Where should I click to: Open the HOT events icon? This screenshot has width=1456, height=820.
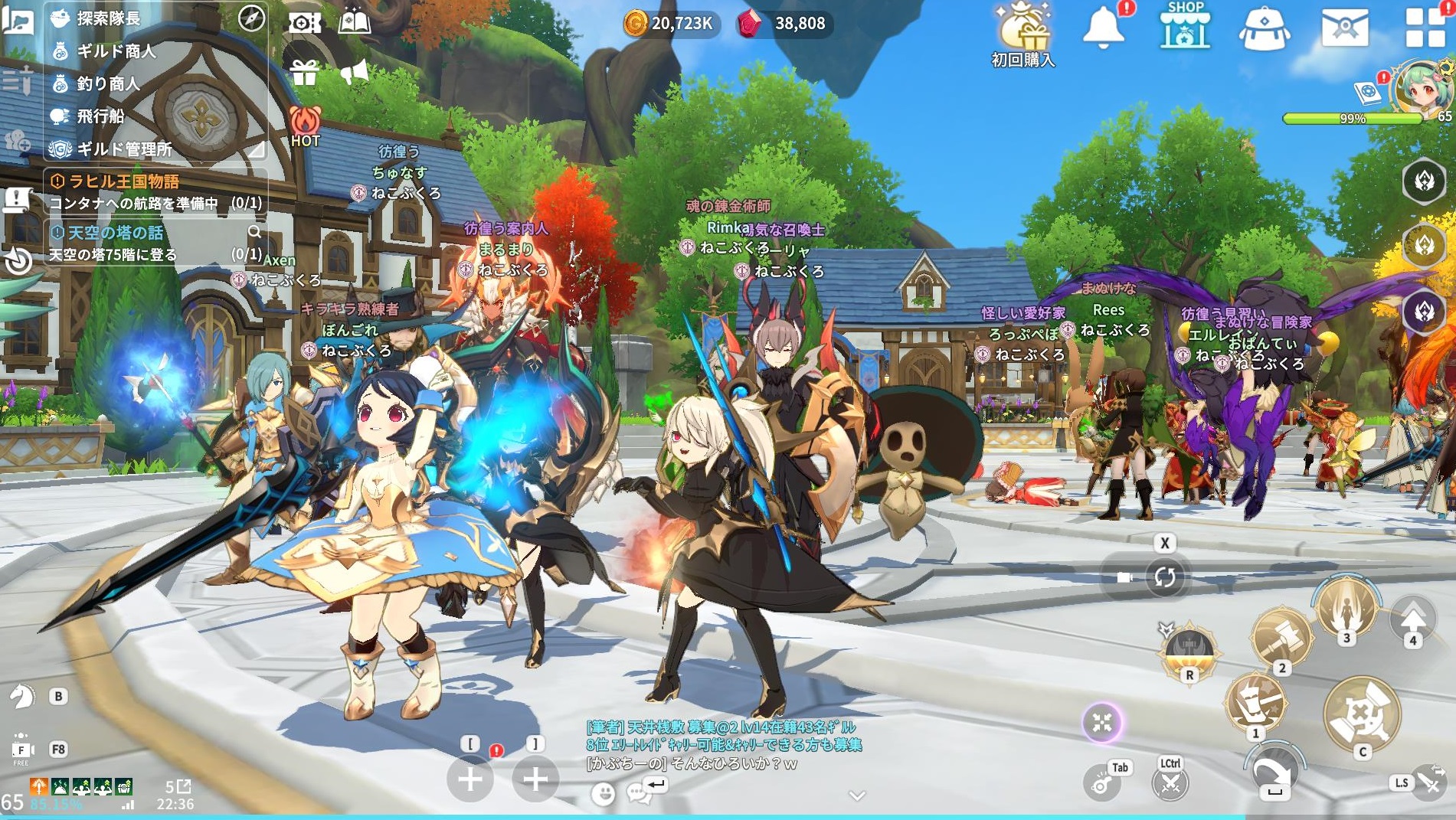[x=305, y=126]
